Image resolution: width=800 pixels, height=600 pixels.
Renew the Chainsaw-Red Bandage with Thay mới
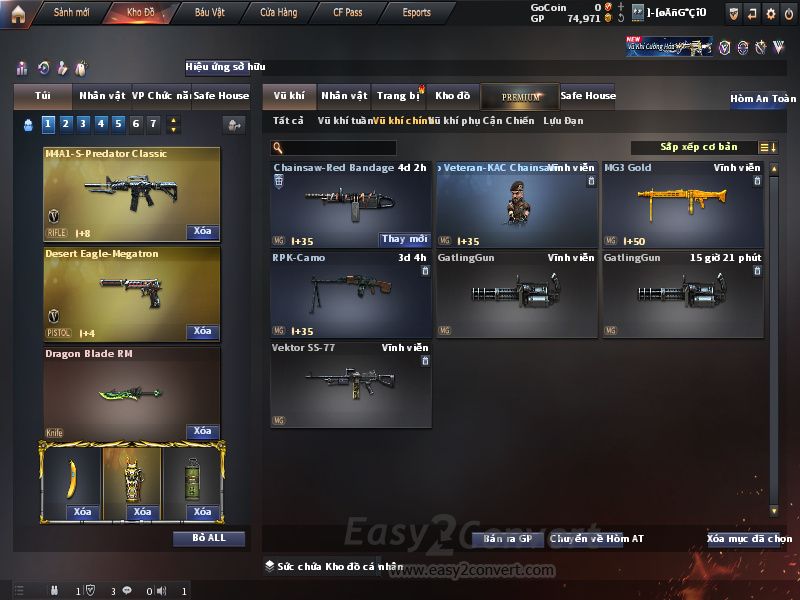coord(404,239)
